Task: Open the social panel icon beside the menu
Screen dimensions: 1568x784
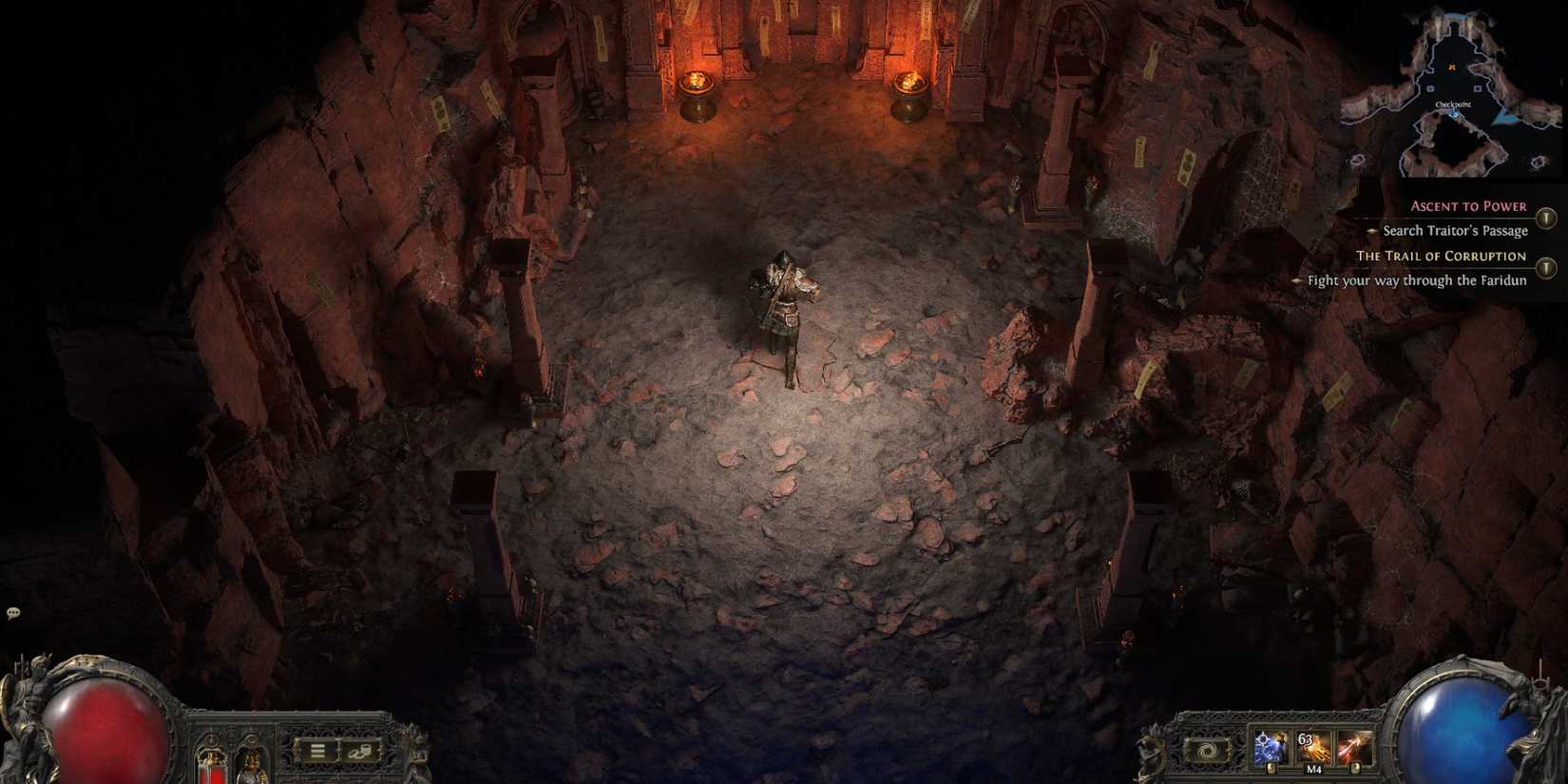Action: coord(358,752)
